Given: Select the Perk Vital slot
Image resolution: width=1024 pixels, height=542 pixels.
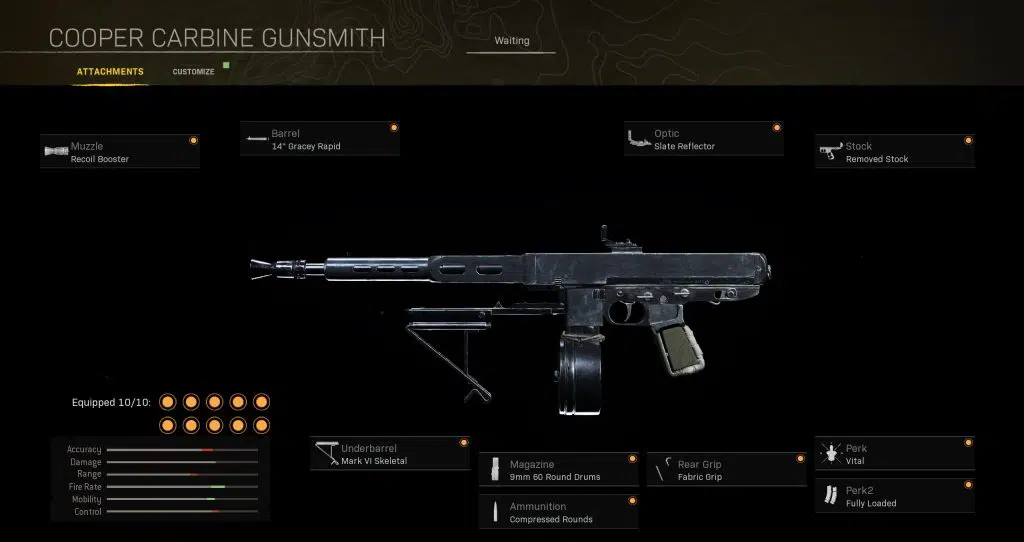Looking at the screenshot, I should (894, 454).
